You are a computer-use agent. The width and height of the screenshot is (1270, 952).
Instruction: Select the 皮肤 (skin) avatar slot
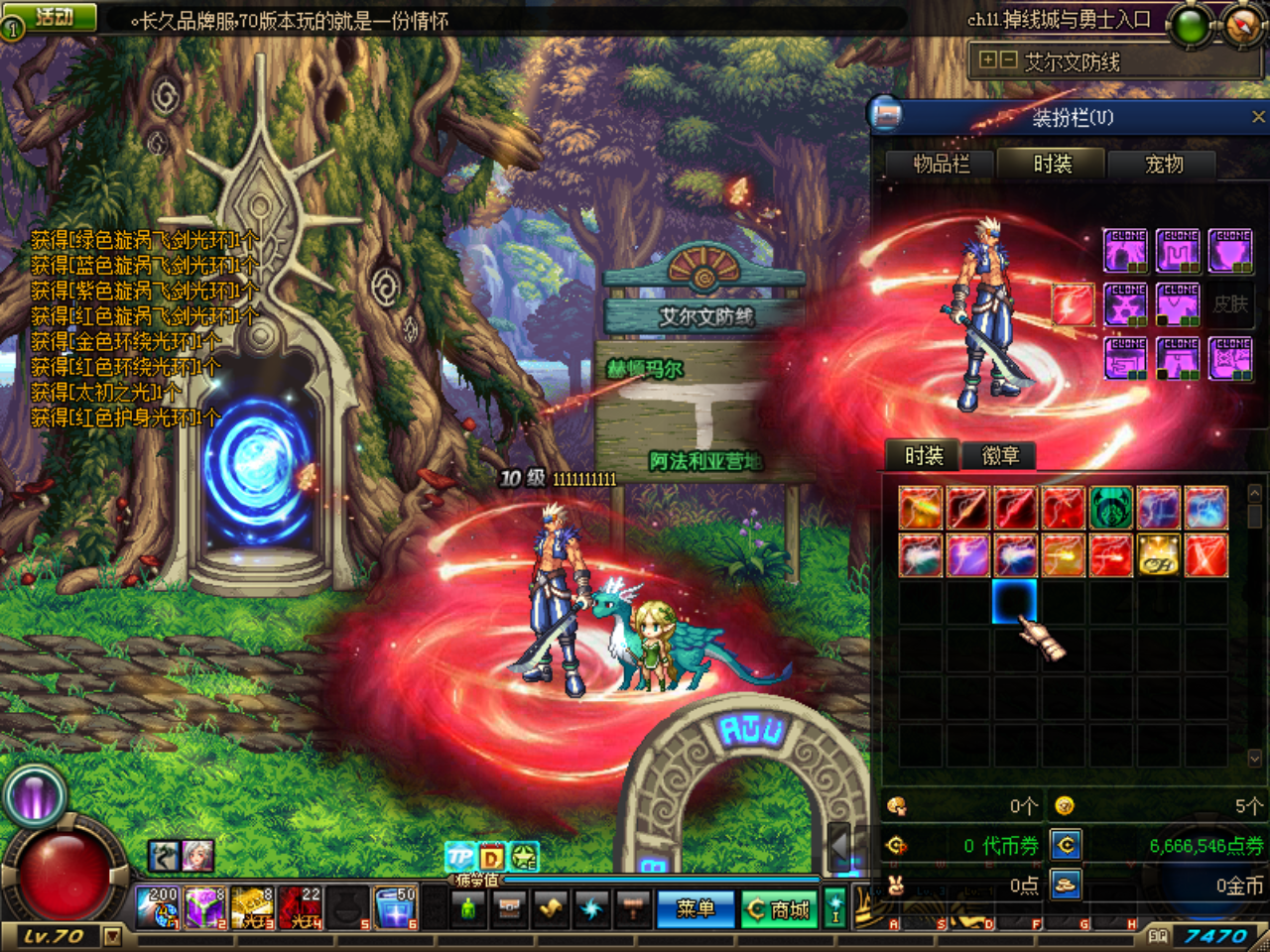click(x=1230, y=304)
